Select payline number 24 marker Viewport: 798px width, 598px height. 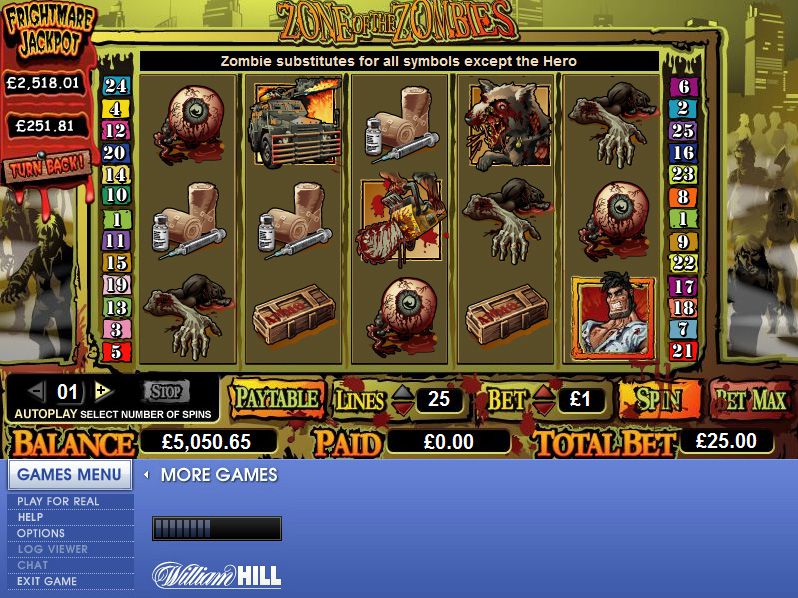pos(116,87)
